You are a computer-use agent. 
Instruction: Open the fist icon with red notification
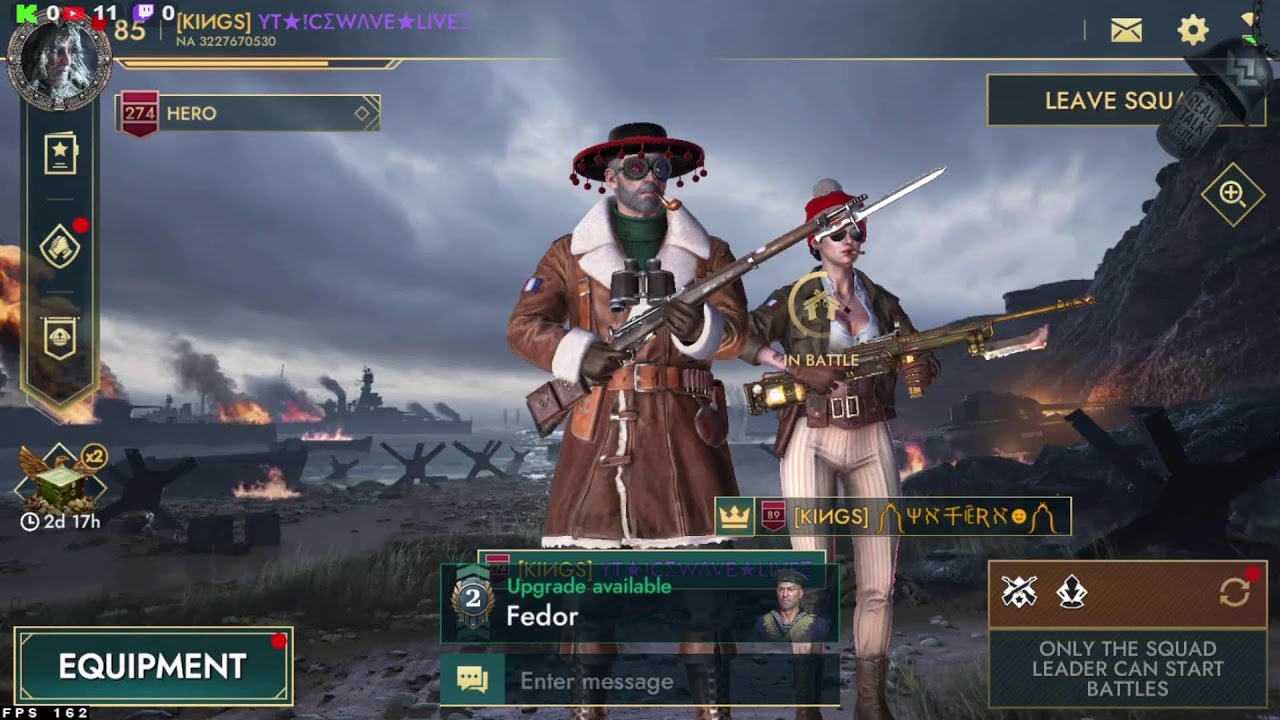tap(60, 247)
